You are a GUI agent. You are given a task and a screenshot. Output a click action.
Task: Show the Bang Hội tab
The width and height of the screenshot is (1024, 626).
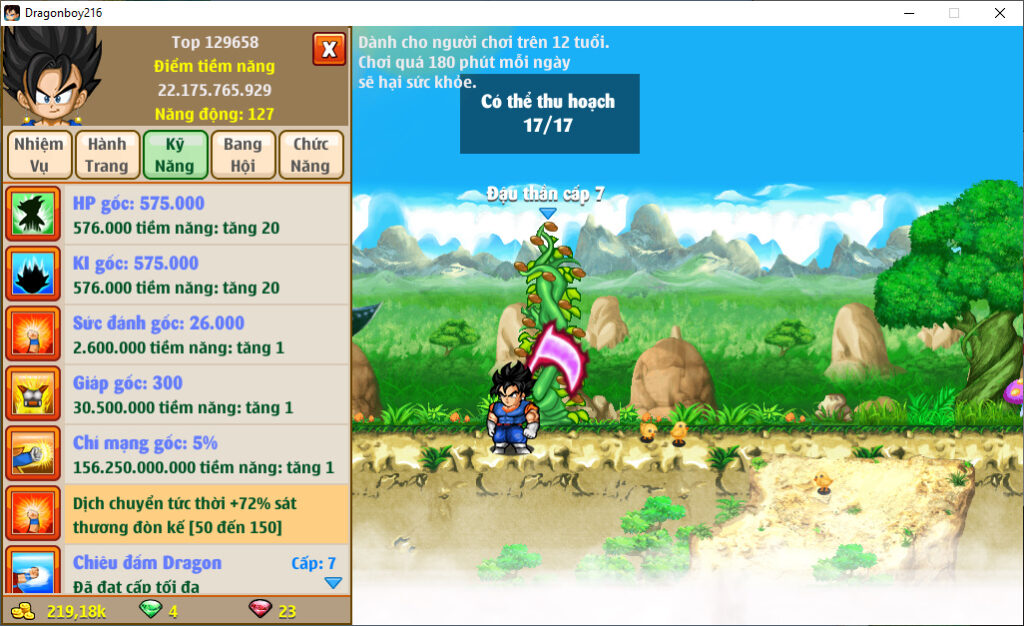[243, 155]
